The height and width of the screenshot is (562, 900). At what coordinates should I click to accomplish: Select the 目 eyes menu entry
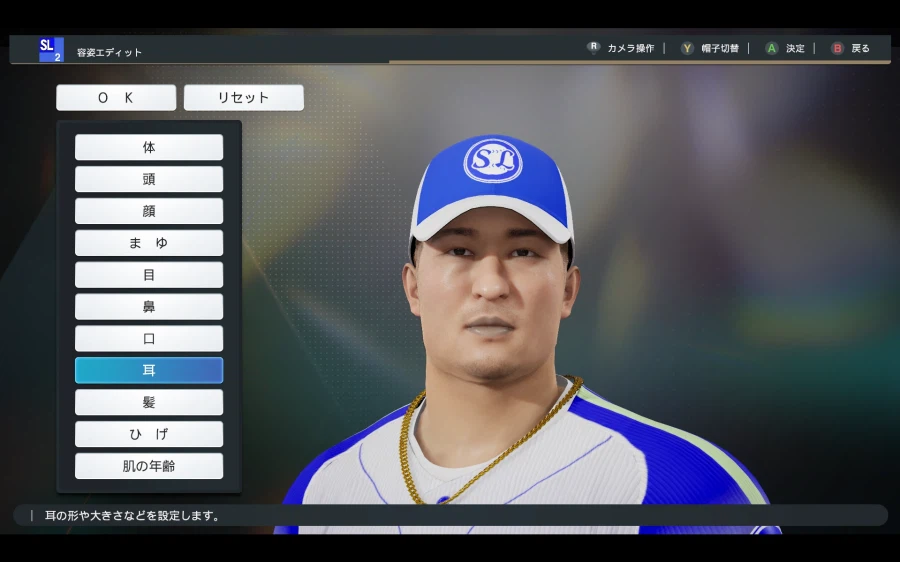[x=149, y=275]
